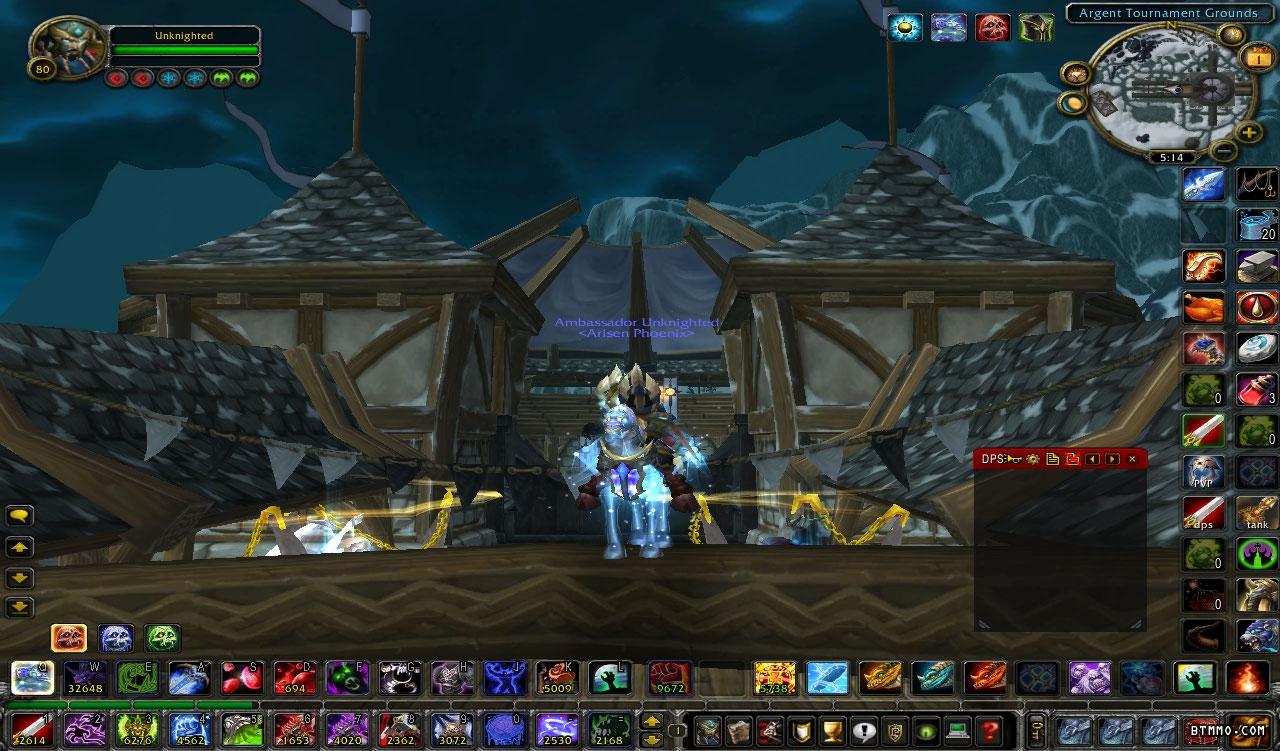This screenshot has width=1280, height=751.
Task: Zoom out the minimap with the minus button
Action: 1223,151
